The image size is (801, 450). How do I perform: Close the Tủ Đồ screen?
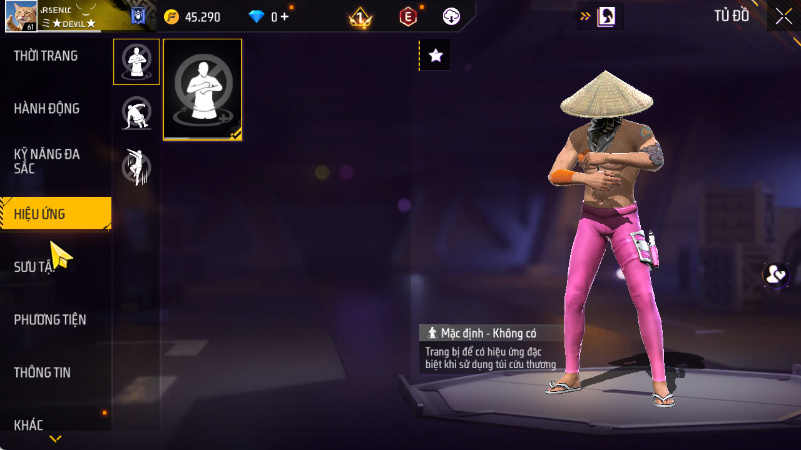783,16
